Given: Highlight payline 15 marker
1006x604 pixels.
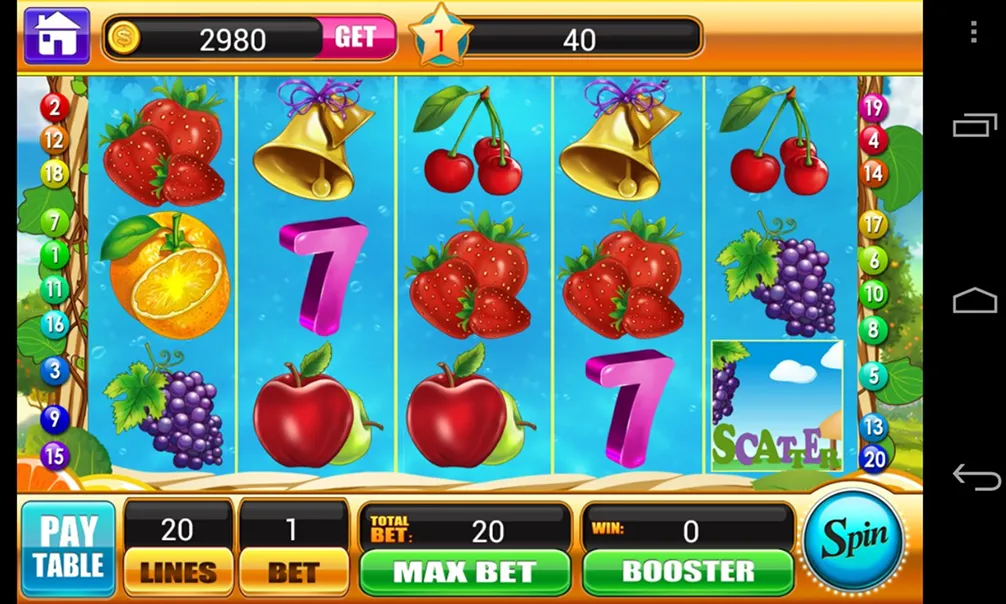Looking at the screenshot, I should (x=54, y=456).
